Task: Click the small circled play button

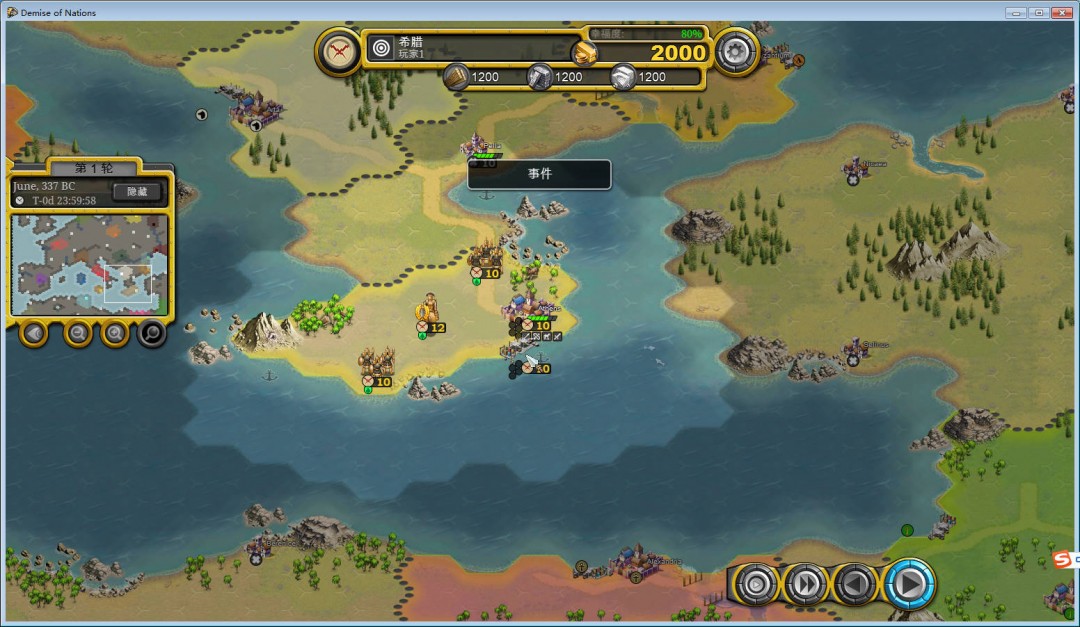Action: click(757, 583)
